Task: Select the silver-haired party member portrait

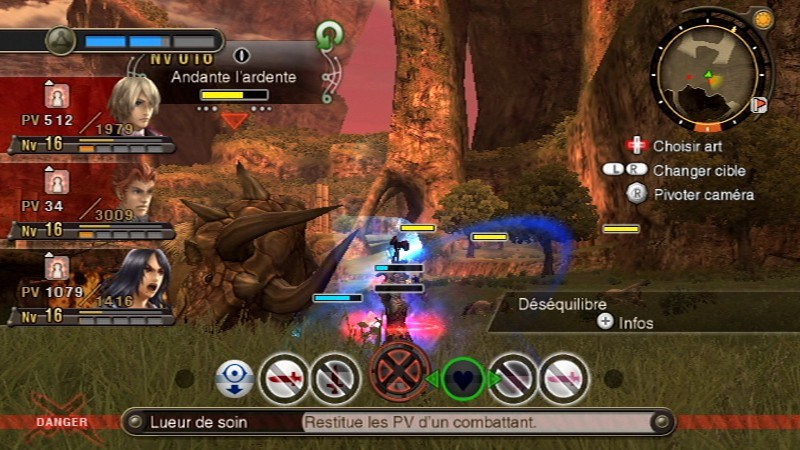Action: click(134, 104)
